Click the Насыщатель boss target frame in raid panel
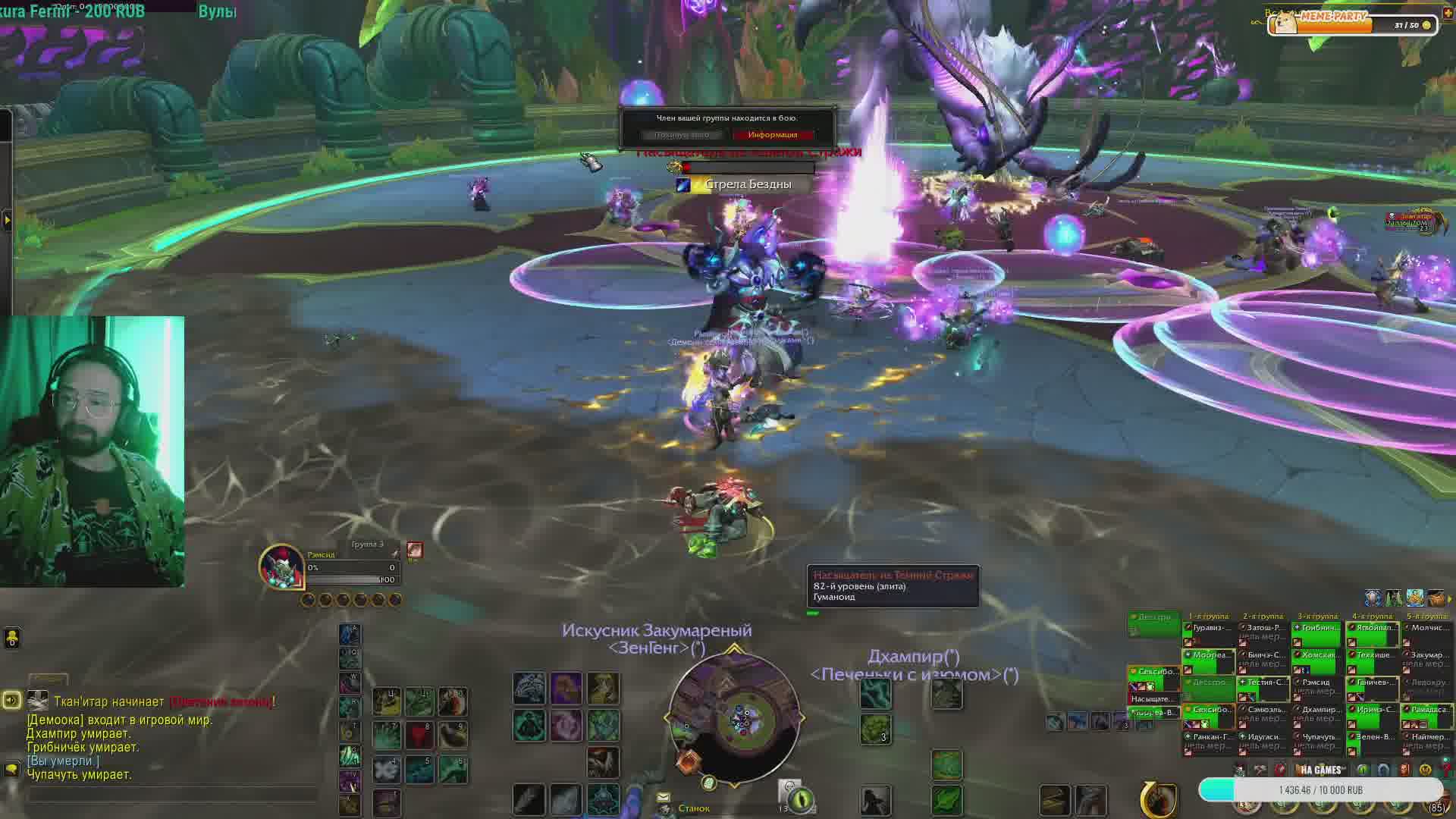Image resolution: width=1456 pixels, height=819 pixels. (x=1153, y=698)
